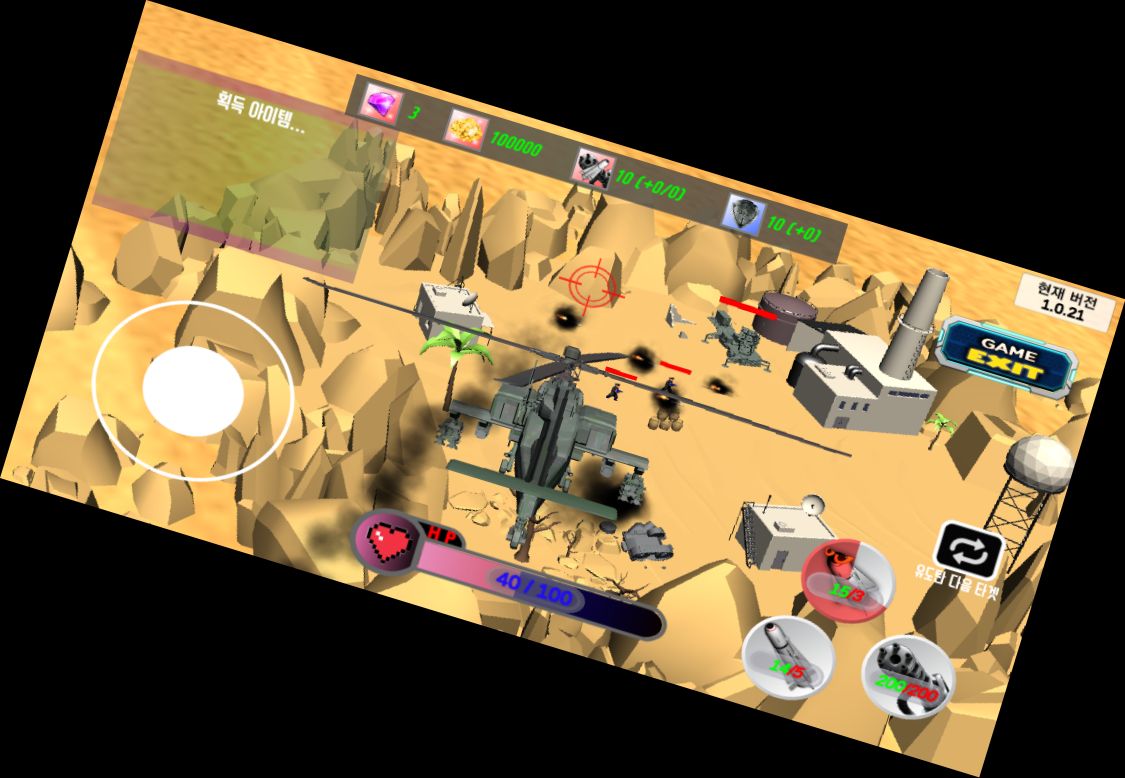1125x778 pixels.
Task: Click the armor shield icon in top bar
Action: [x=744, y=213]
